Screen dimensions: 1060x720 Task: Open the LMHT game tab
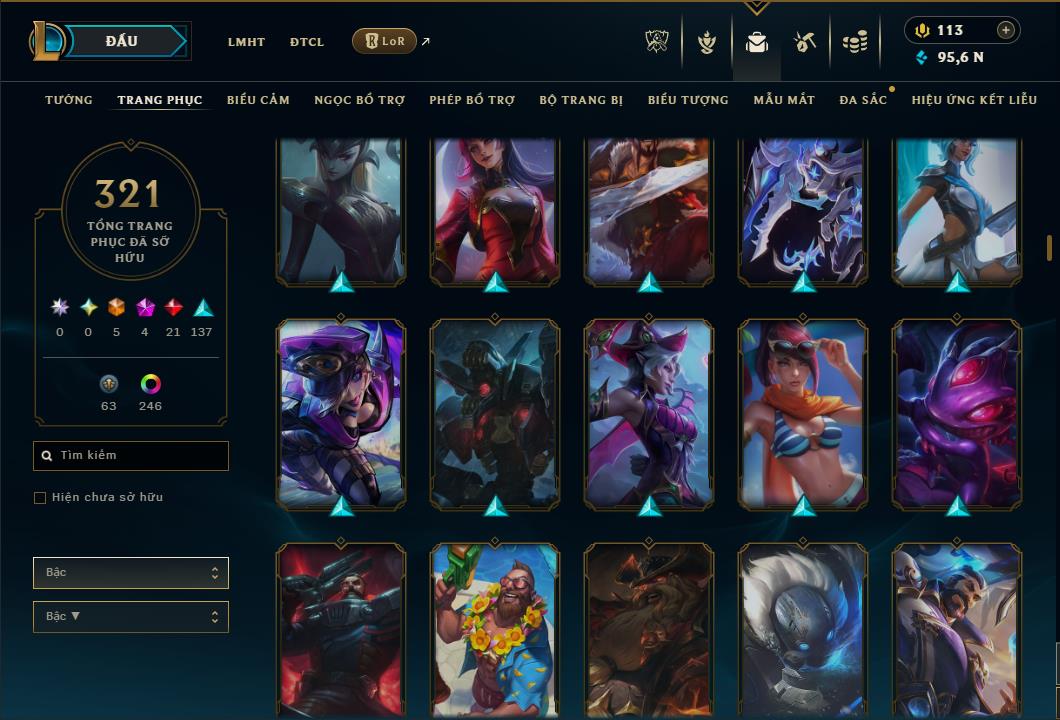click(246, 42)
